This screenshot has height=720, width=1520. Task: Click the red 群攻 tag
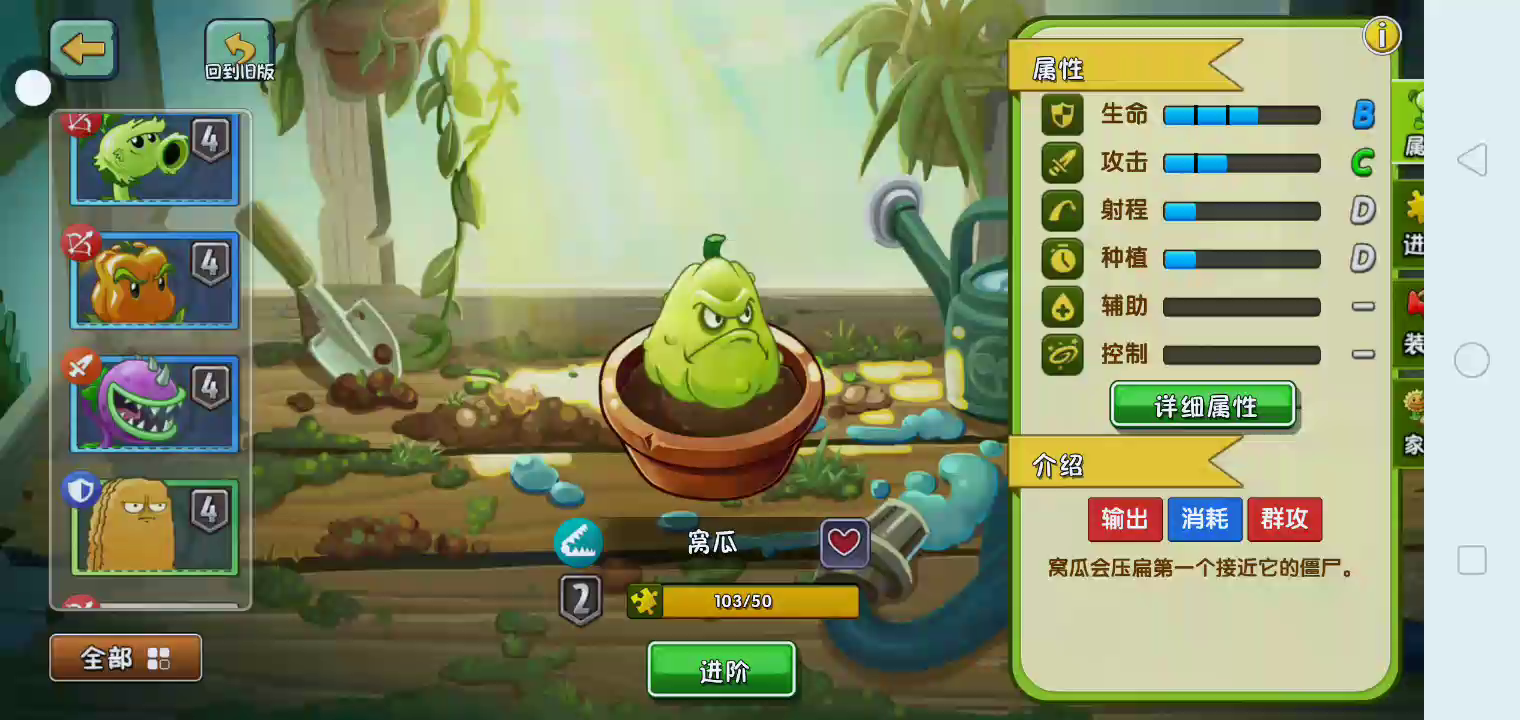pos(1284,519)
